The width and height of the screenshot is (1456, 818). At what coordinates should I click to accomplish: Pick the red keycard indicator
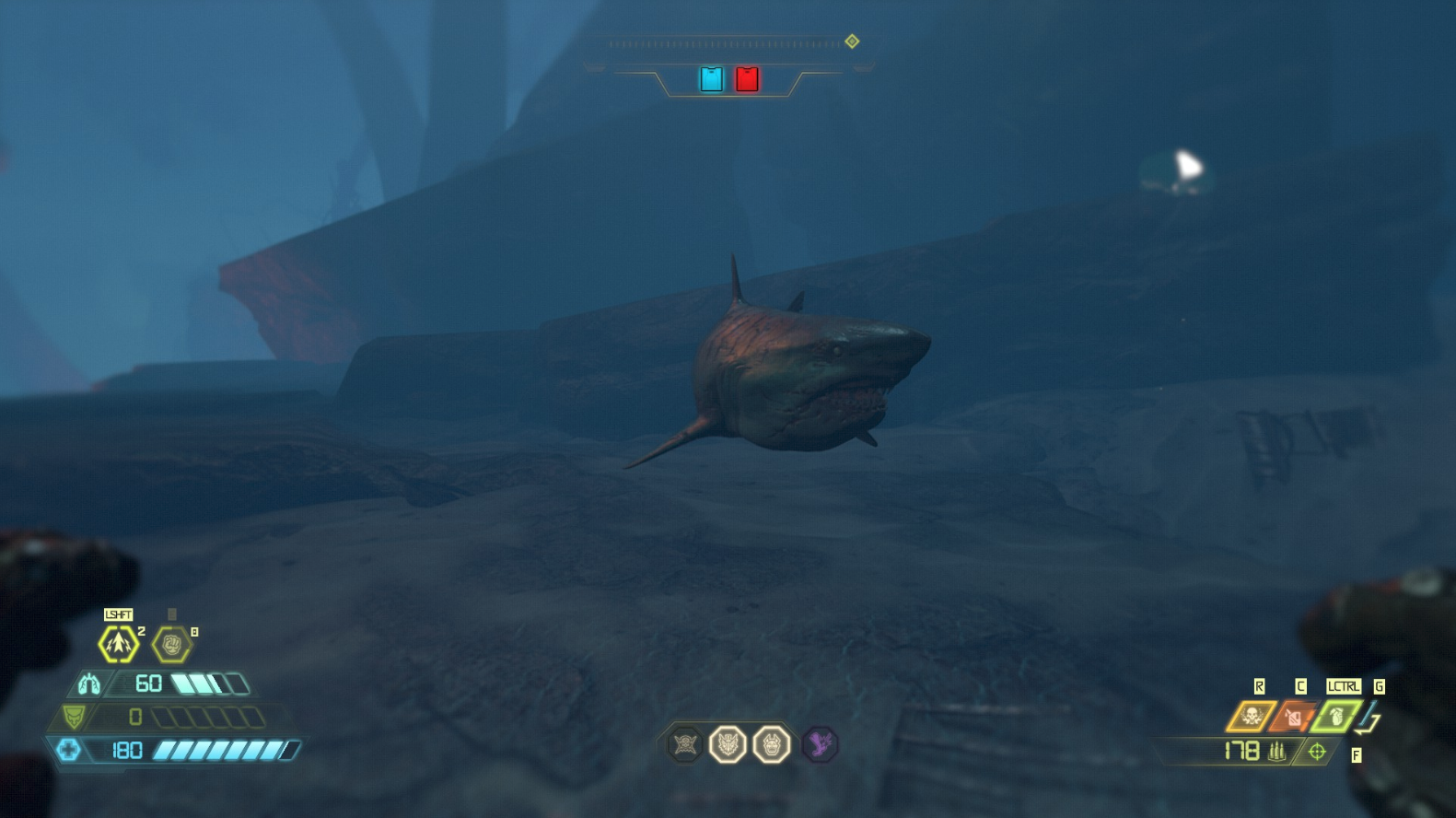tap(747, 79)
